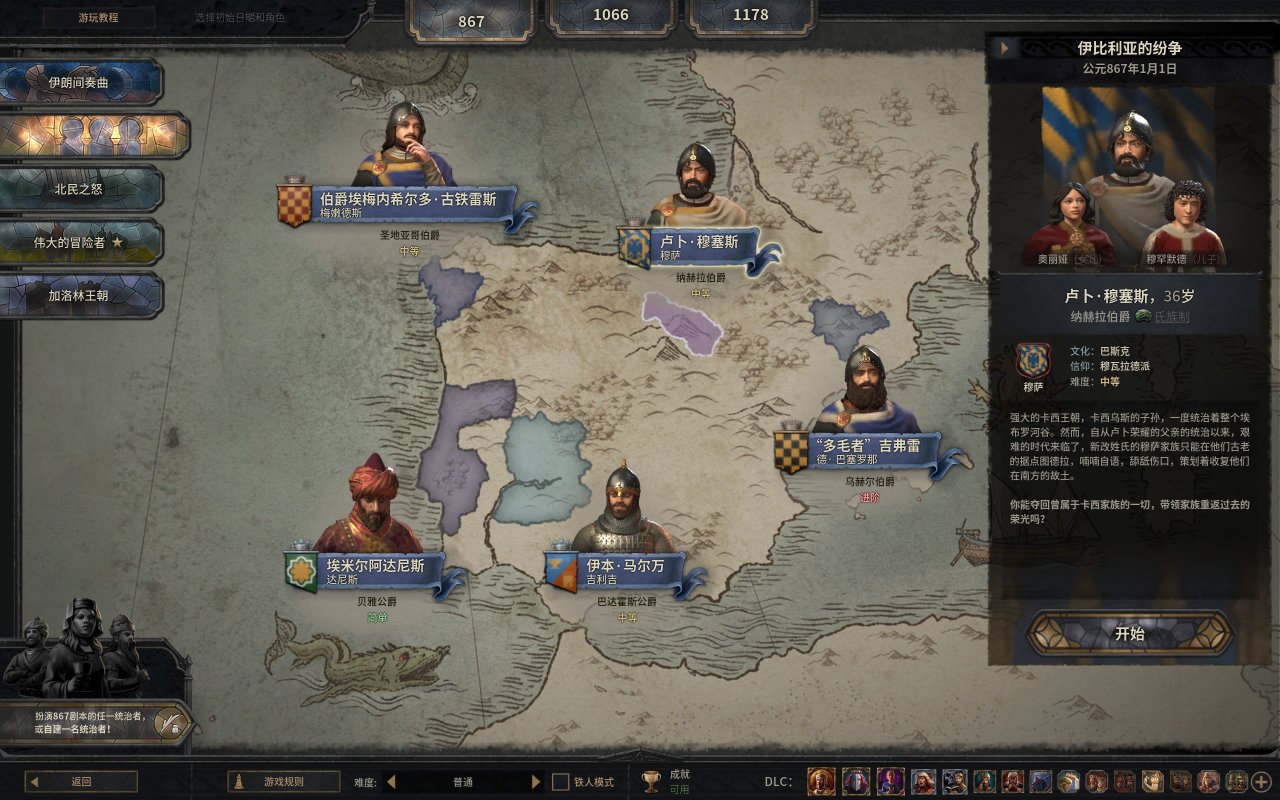Screen dimensions: 1280x800
Task: Collapse the 伊比利亚的纷争 panel arrow
Action: [x=1003, y=48]
